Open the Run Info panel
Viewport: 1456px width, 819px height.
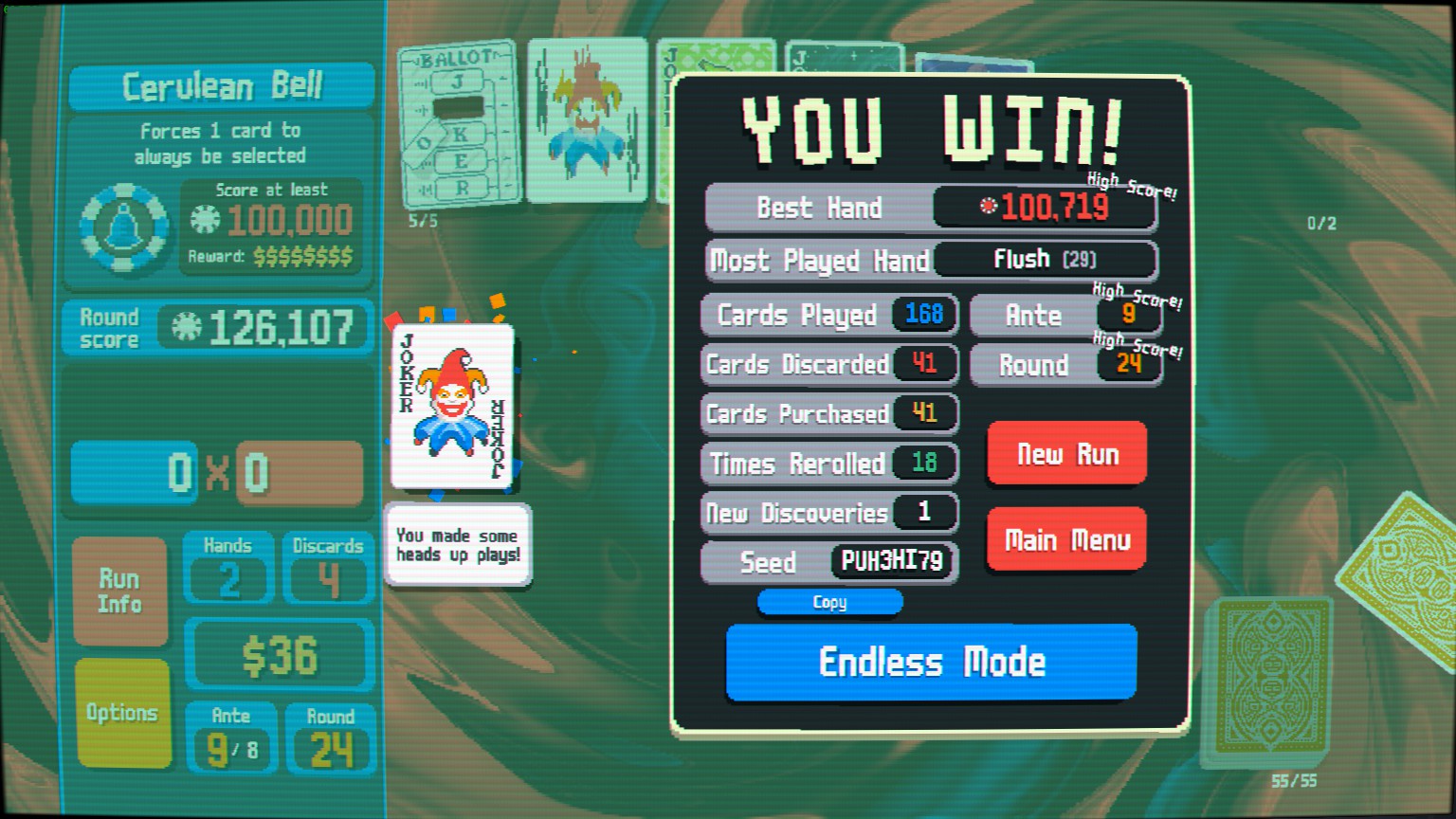coord(119,591)
